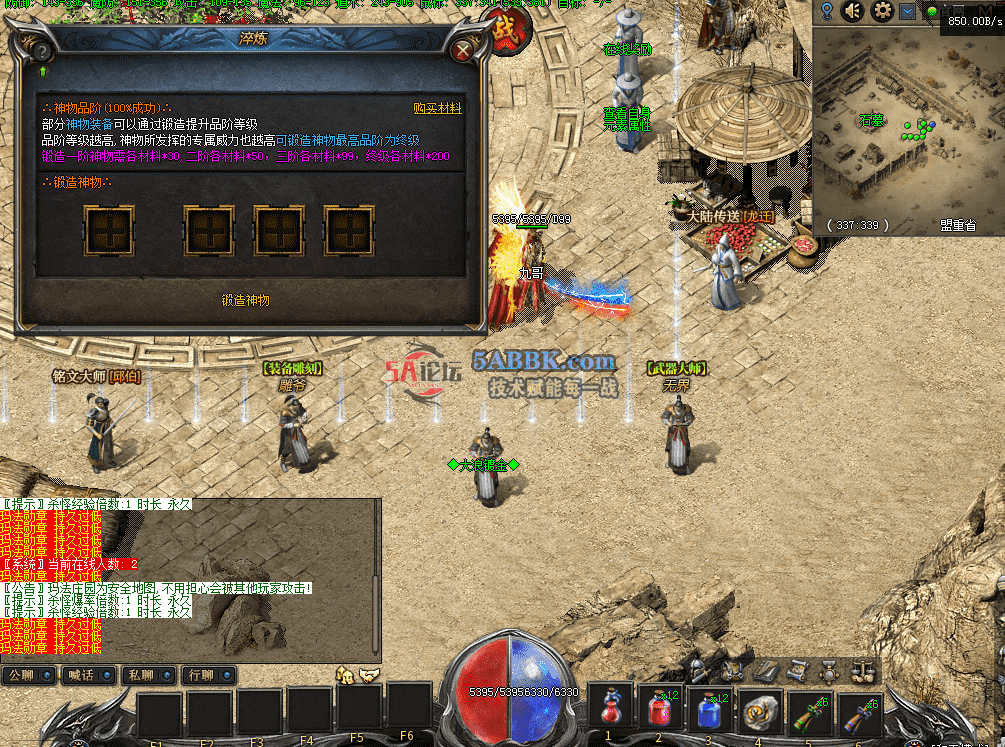
Task: Click the 锻造神物 forge button
Action: [x=245, y=299]
